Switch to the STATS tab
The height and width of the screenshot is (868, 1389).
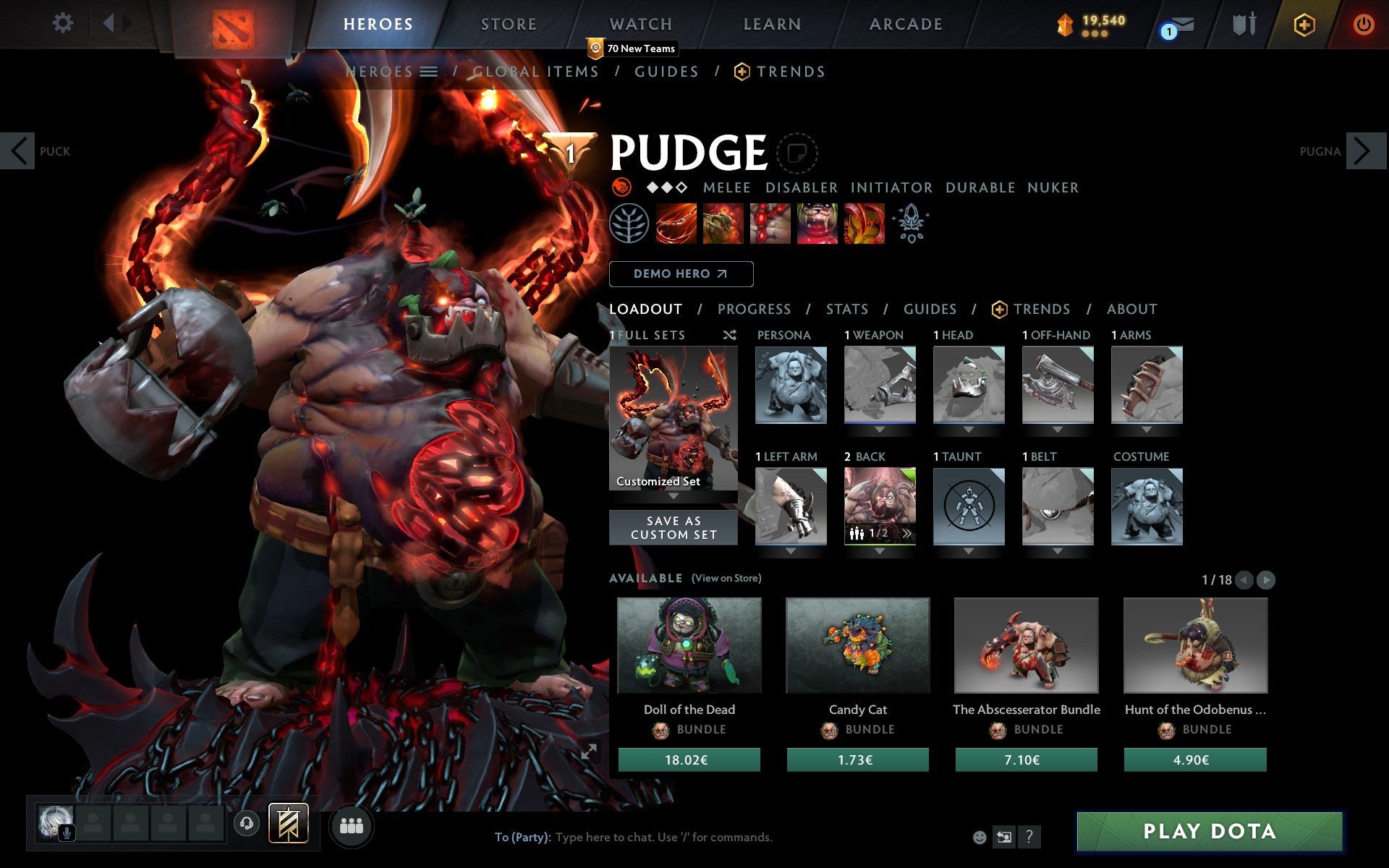click(x=846, y=310)
